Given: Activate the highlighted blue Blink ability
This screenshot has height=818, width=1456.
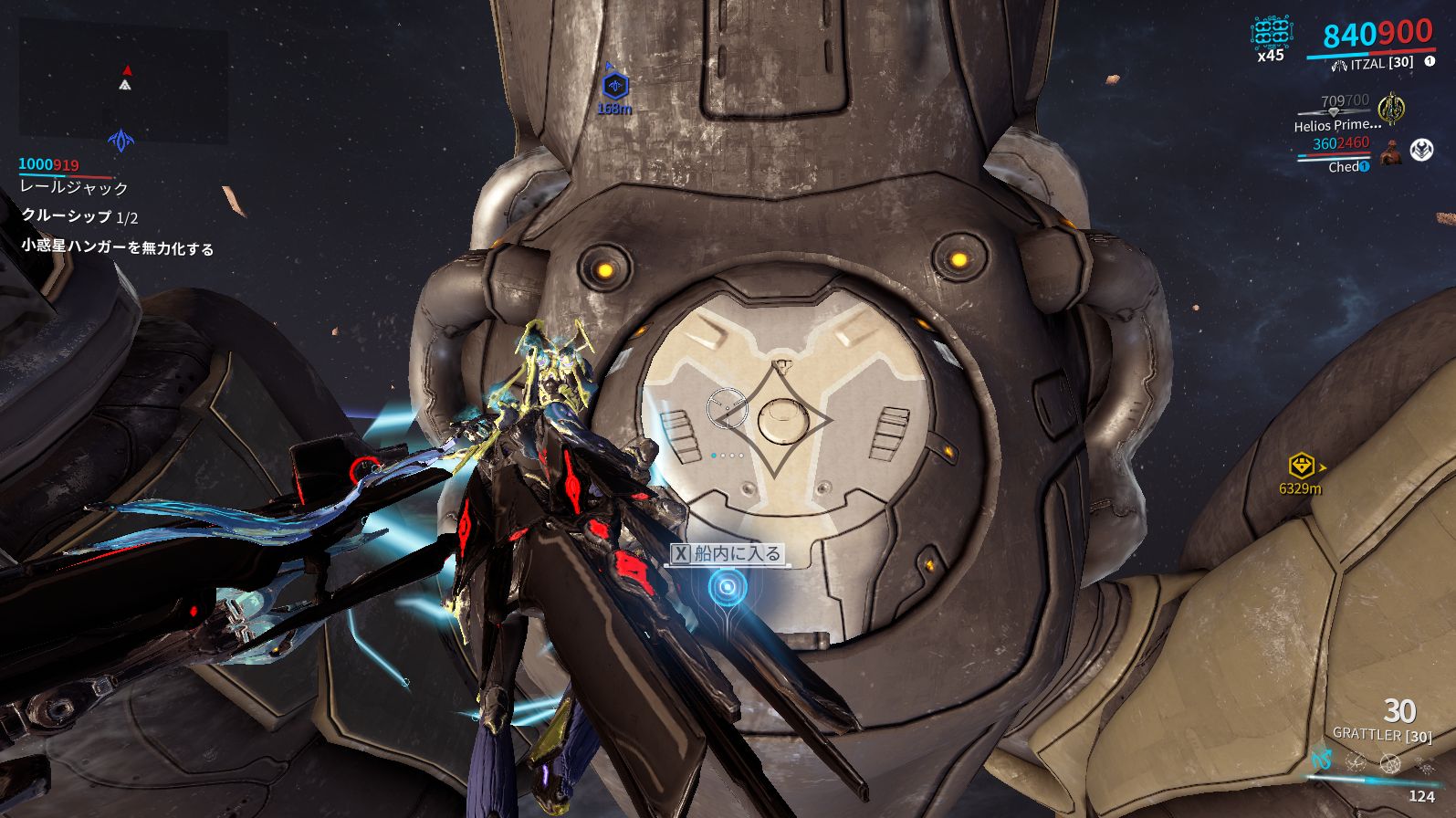Looking at the screenshot, I should (x=1322, y=760).
